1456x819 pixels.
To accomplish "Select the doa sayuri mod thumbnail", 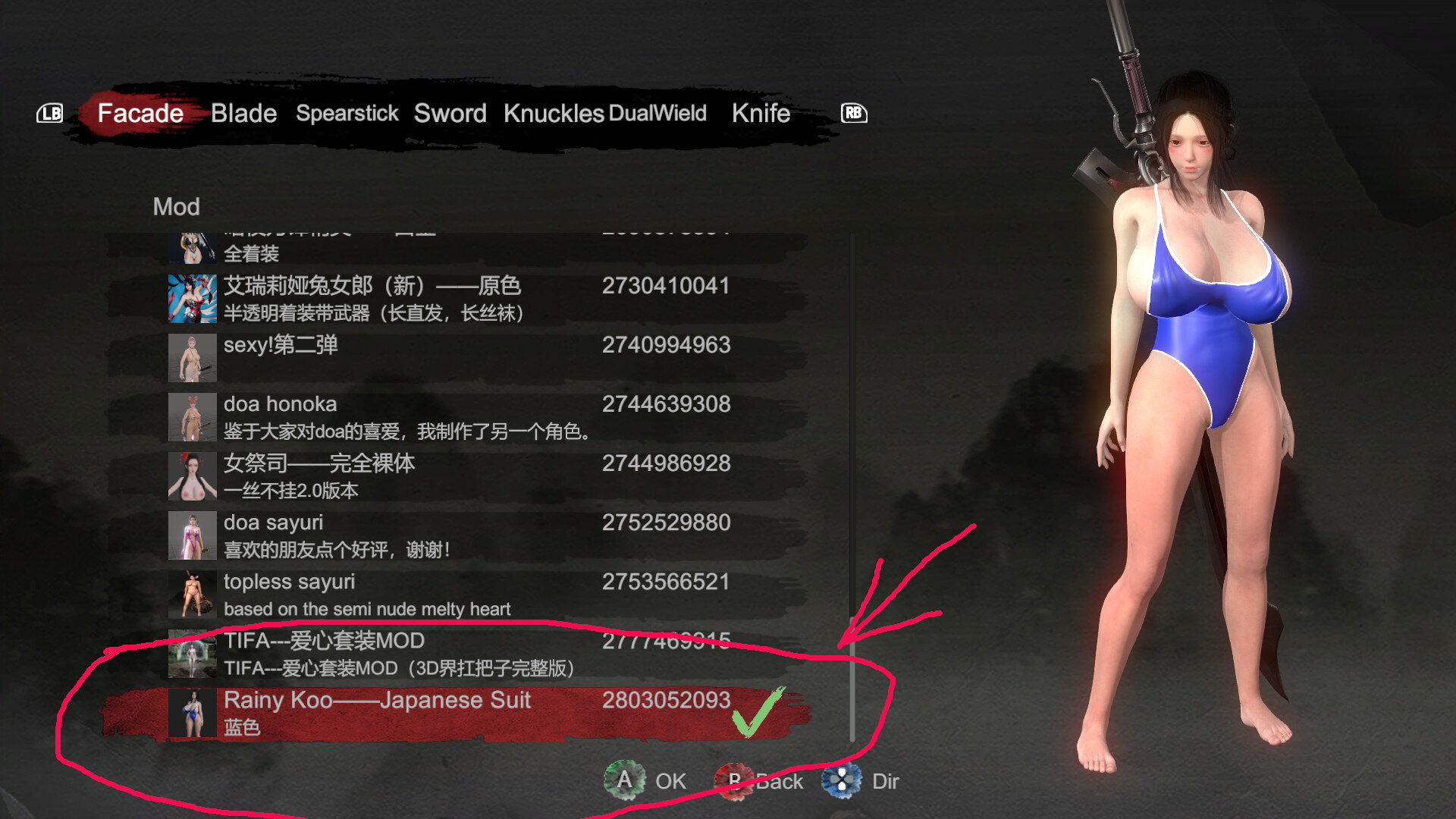I will point(192,535).
